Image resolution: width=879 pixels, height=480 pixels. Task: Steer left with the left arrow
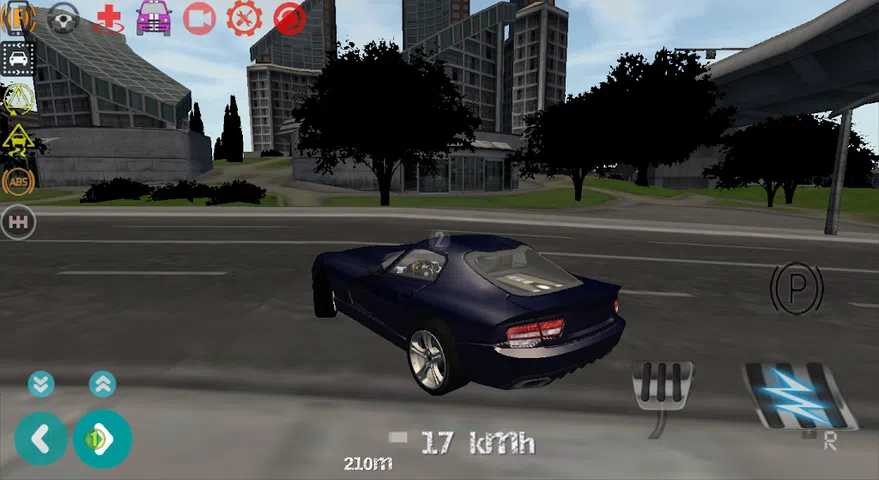pos(41,438)
